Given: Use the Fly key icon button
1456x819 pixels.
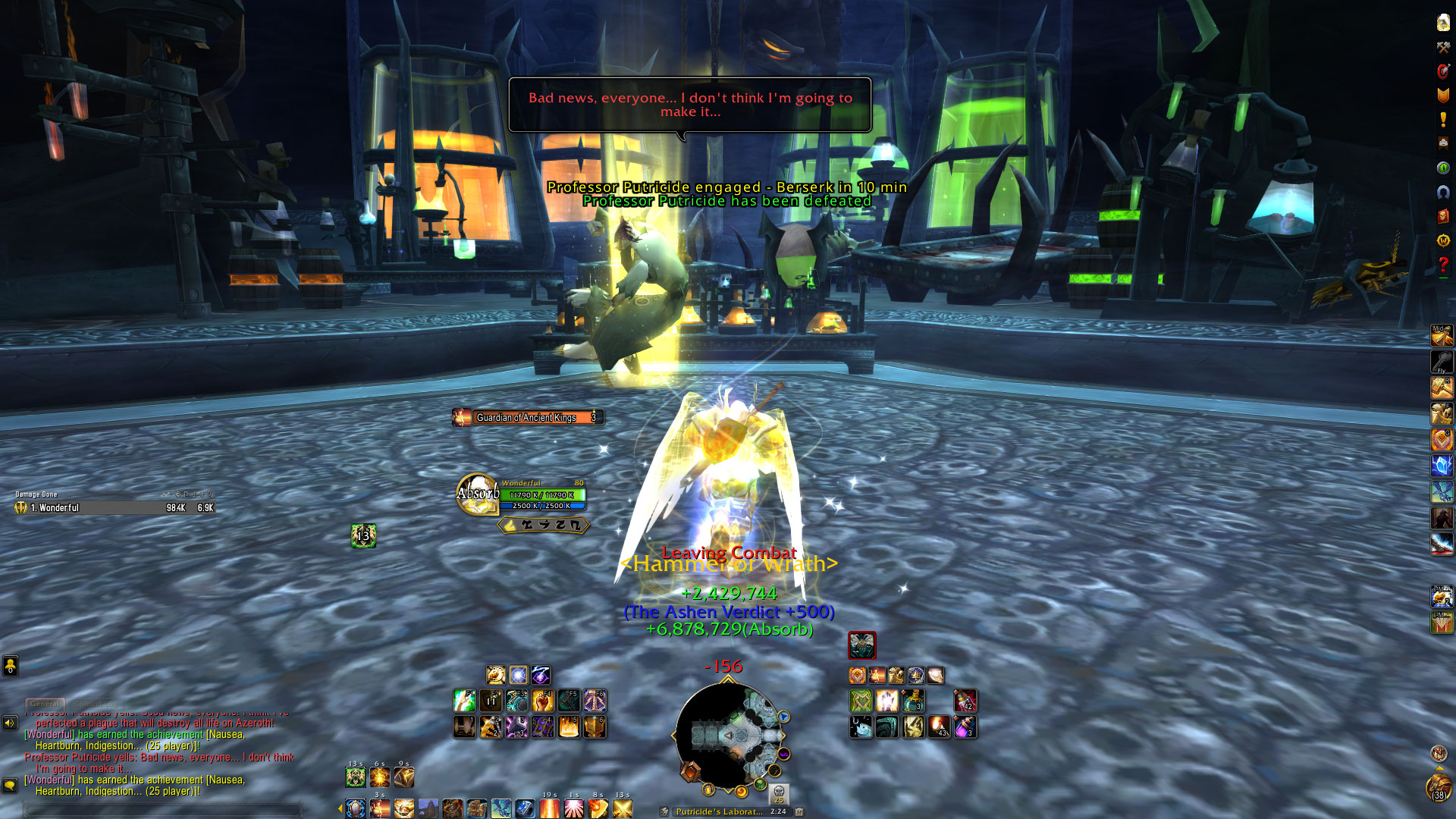Looking at the screenshot, I should [1442, 362].
